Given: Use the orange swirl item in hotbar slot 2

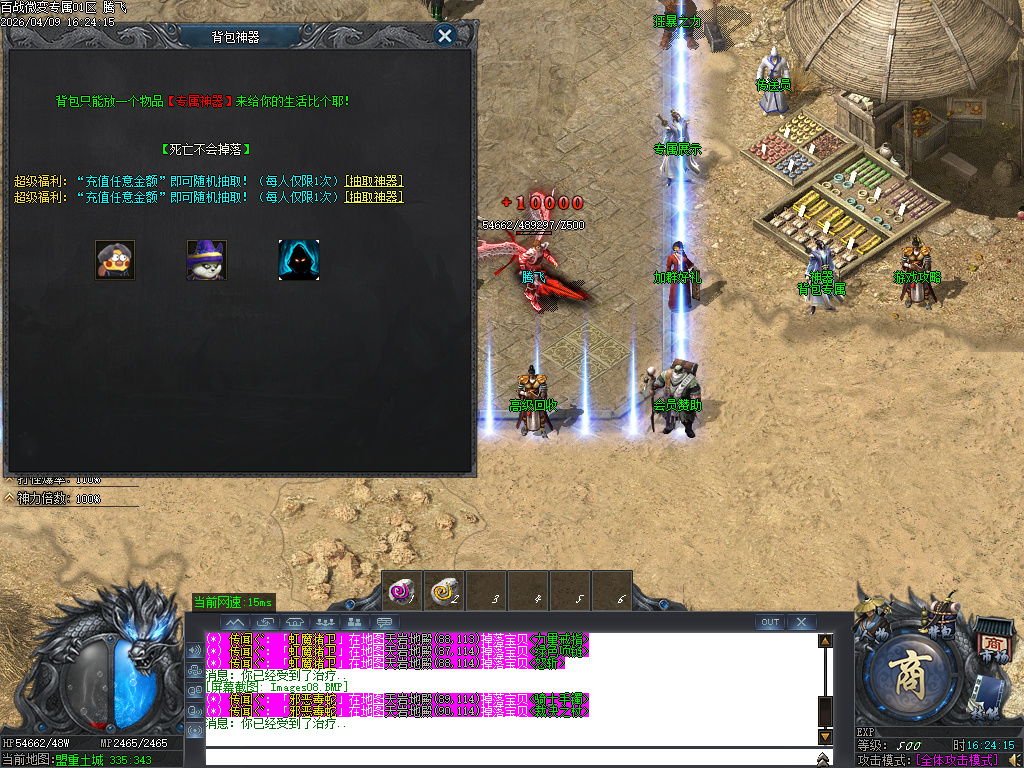Looking at the screenshot, I should pos(444,592).
